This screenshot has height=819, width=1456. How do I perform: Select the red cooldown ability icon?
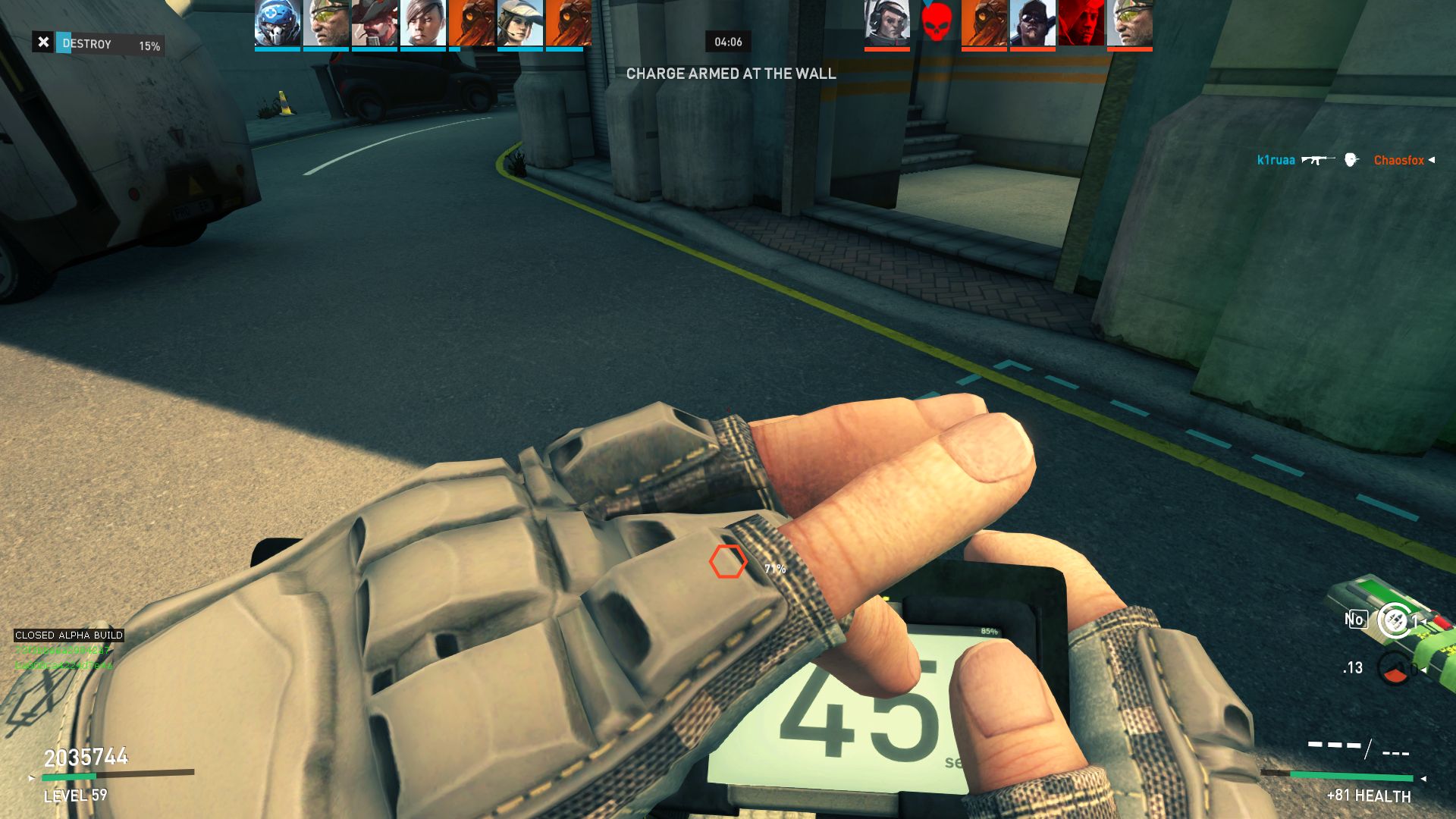click(x=1394, y=669)
